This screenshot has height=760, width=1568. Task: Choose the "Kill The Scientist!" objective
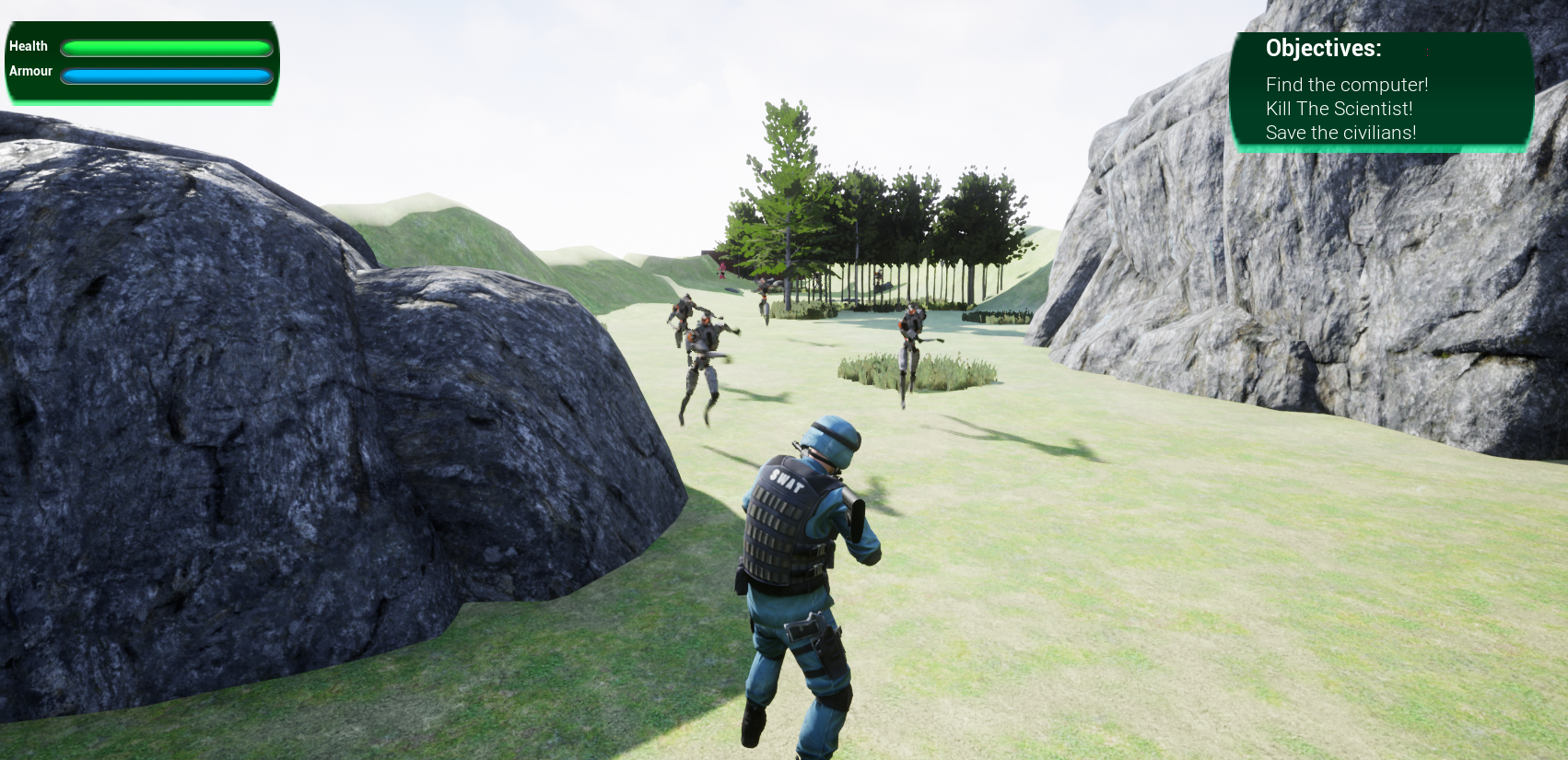tap(1339, 109)
